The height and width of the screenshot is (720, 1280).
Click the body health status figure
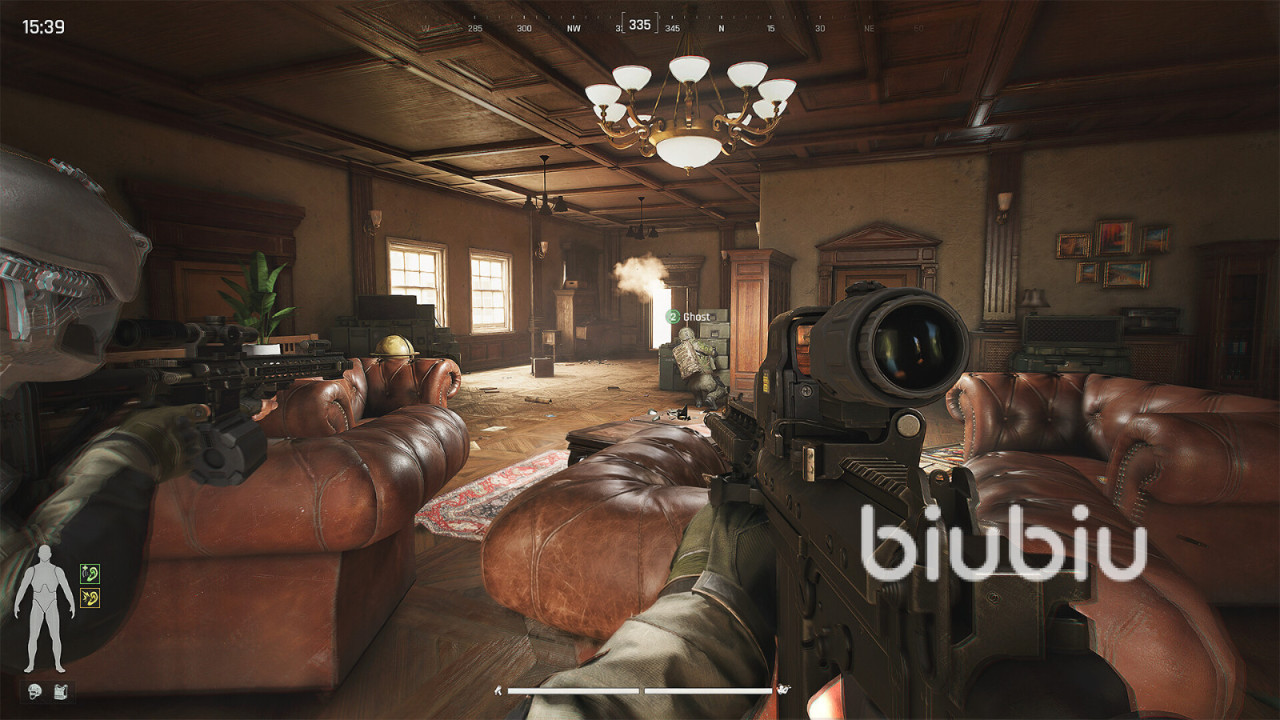[x=43, y=608]
